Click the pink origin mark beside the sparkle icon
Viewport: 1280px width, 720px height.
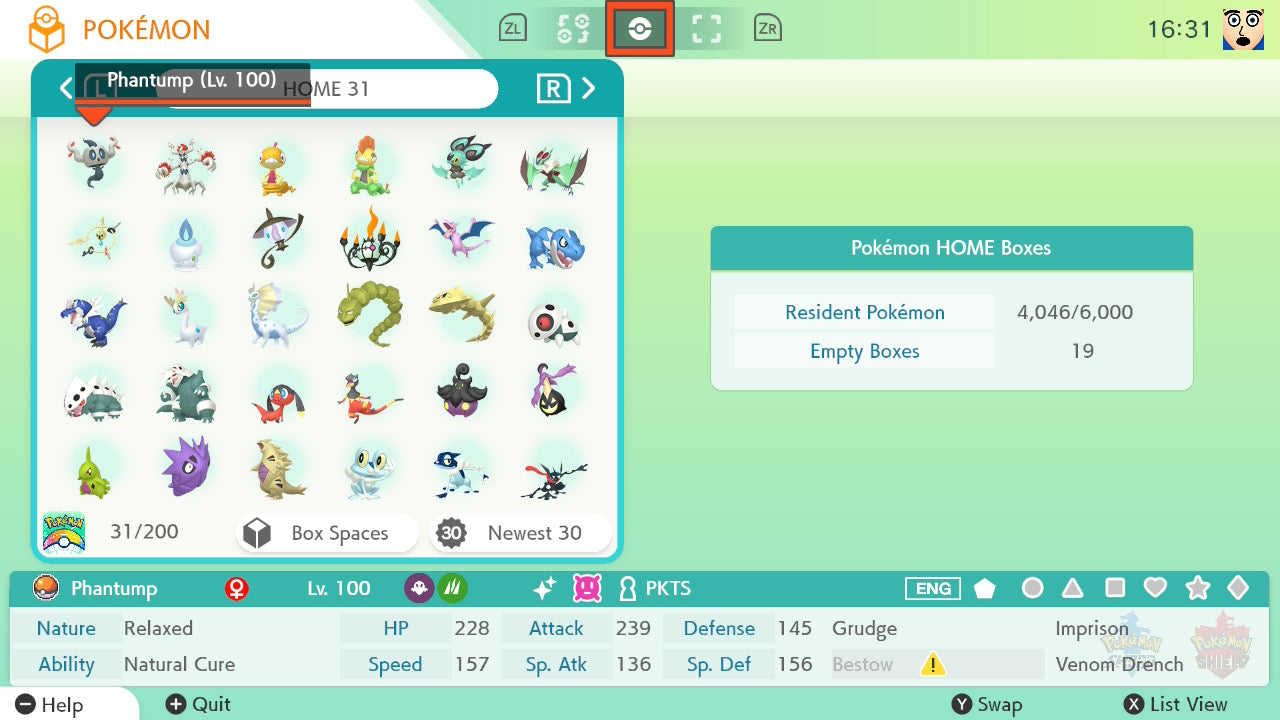[x=588, y=589]
